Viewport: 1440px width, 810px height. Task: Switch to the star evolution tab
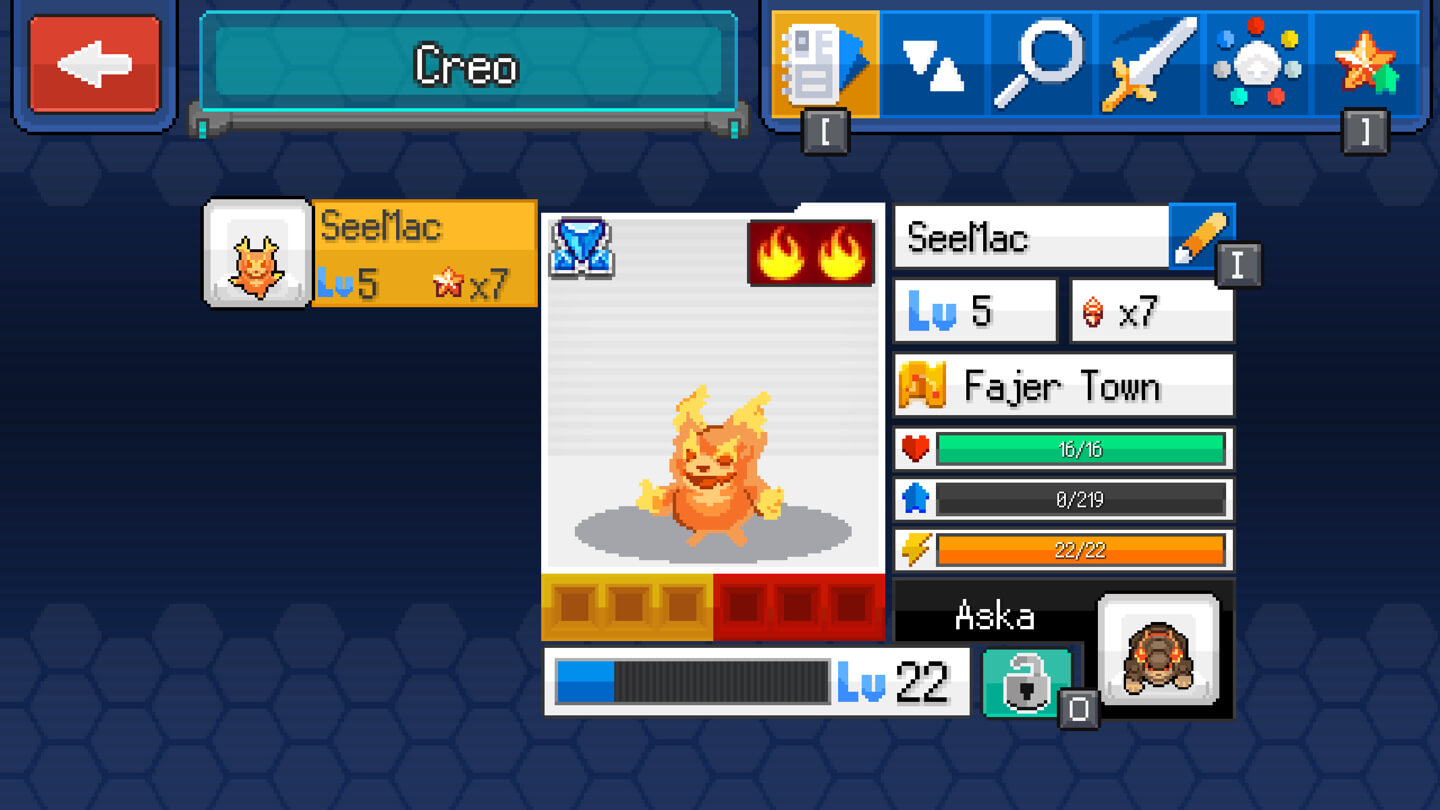1365,65
